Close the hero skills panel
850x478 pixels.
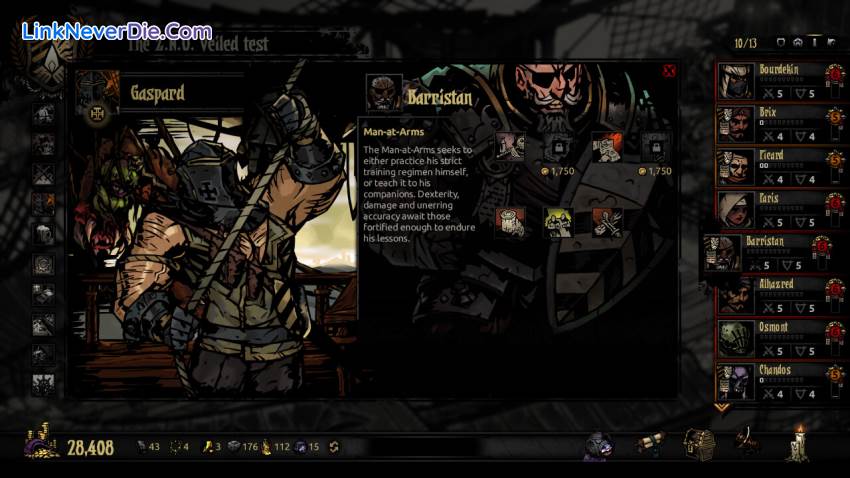(669, 71)
